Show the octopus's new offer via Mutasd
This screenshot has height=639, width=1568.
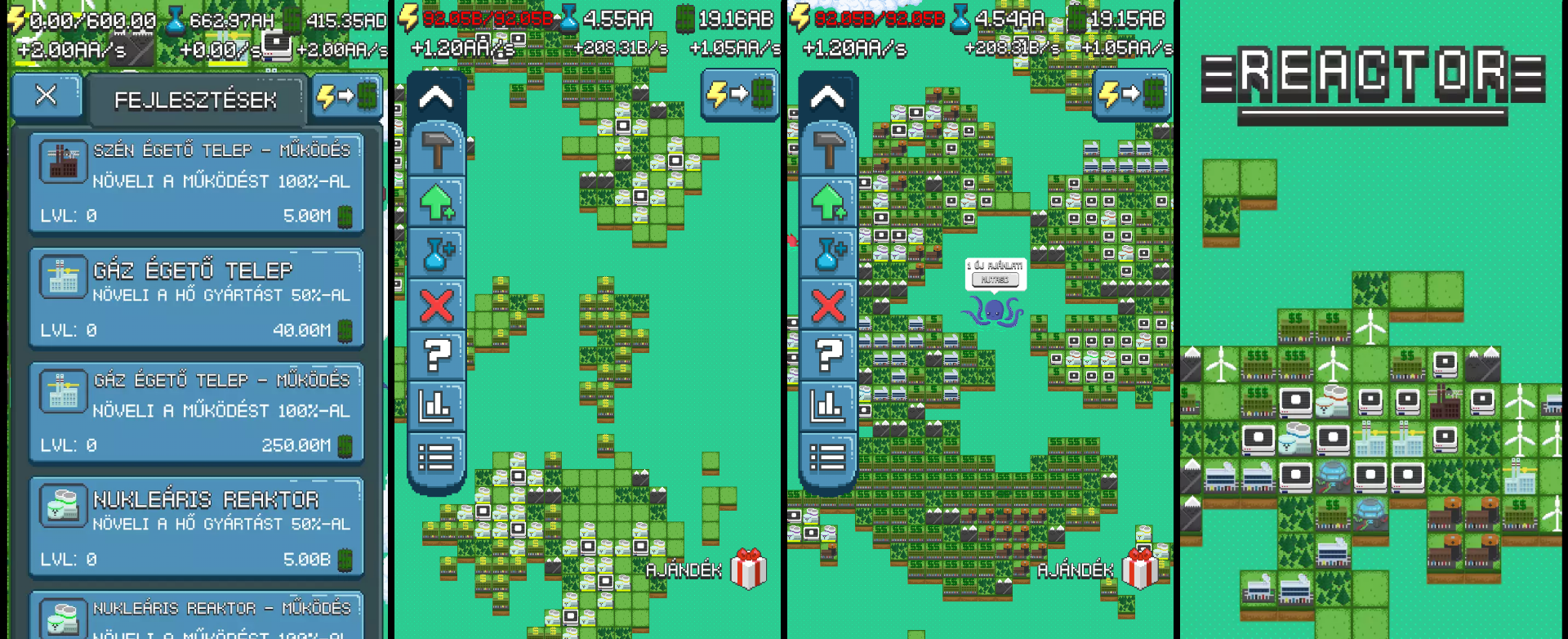point(995,279)
